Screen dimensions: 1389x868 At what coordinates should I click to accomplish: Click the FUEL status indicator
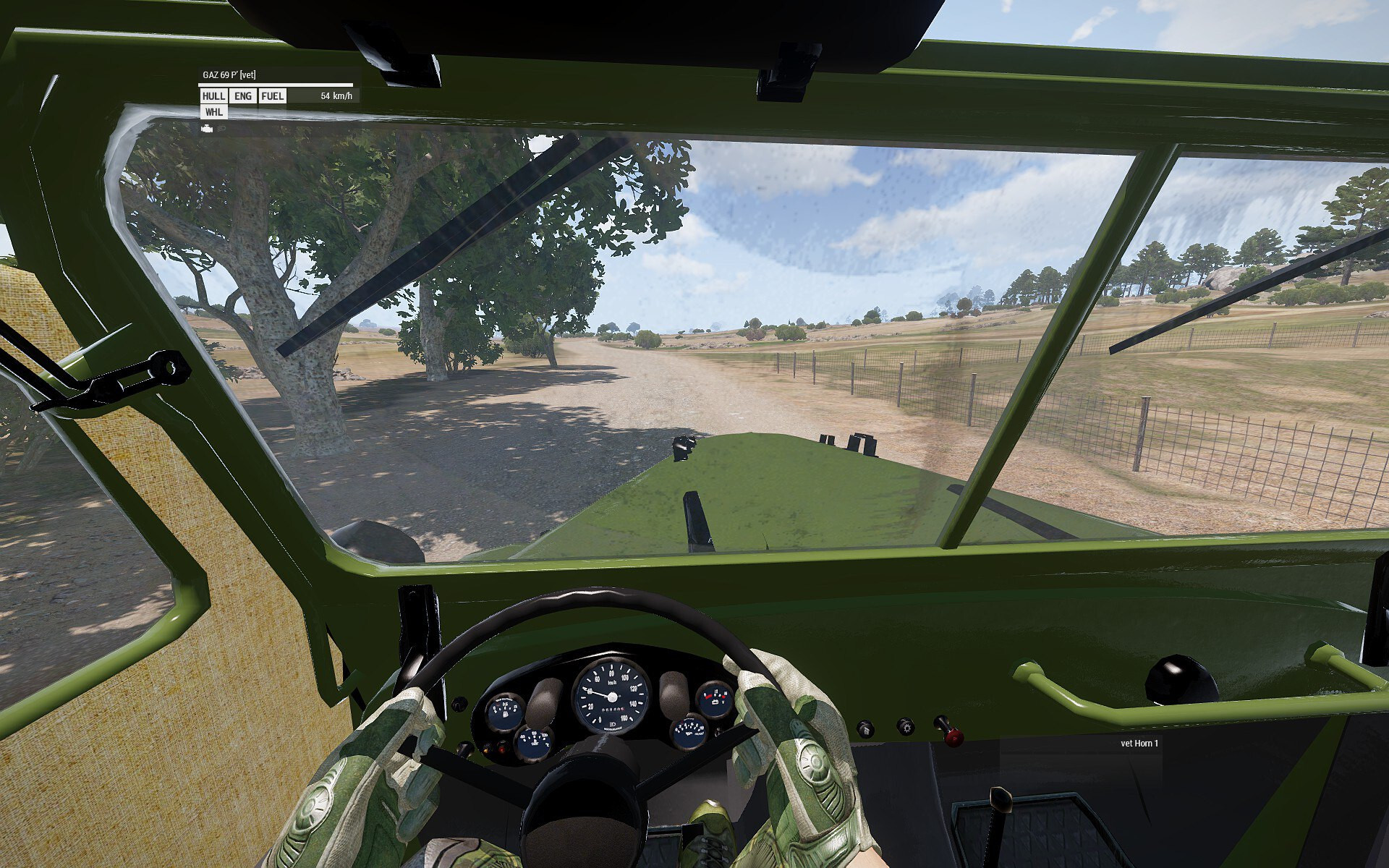[x=272, y=96]
